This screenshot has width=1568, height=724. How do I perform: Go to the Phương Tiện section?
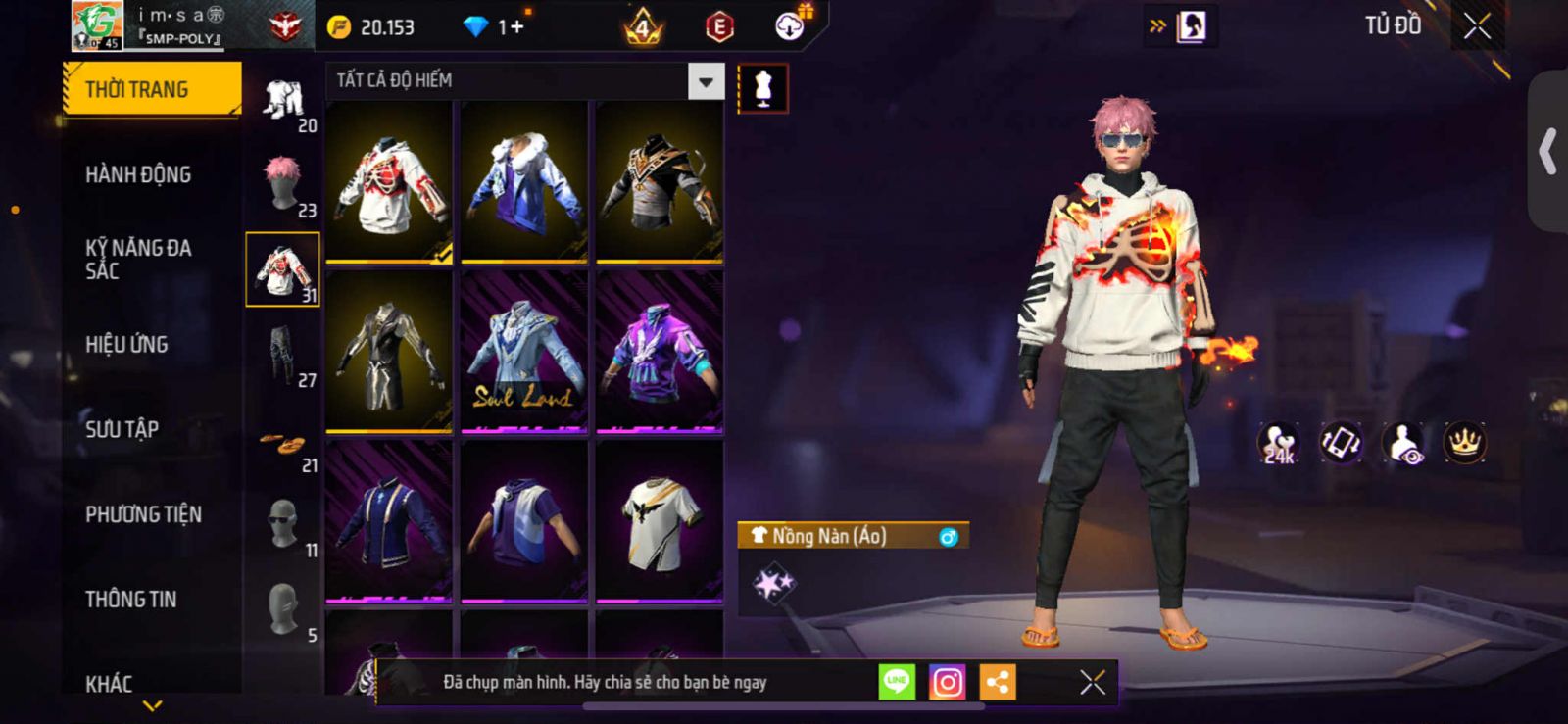pyautogui.click(x=143, y=513)
